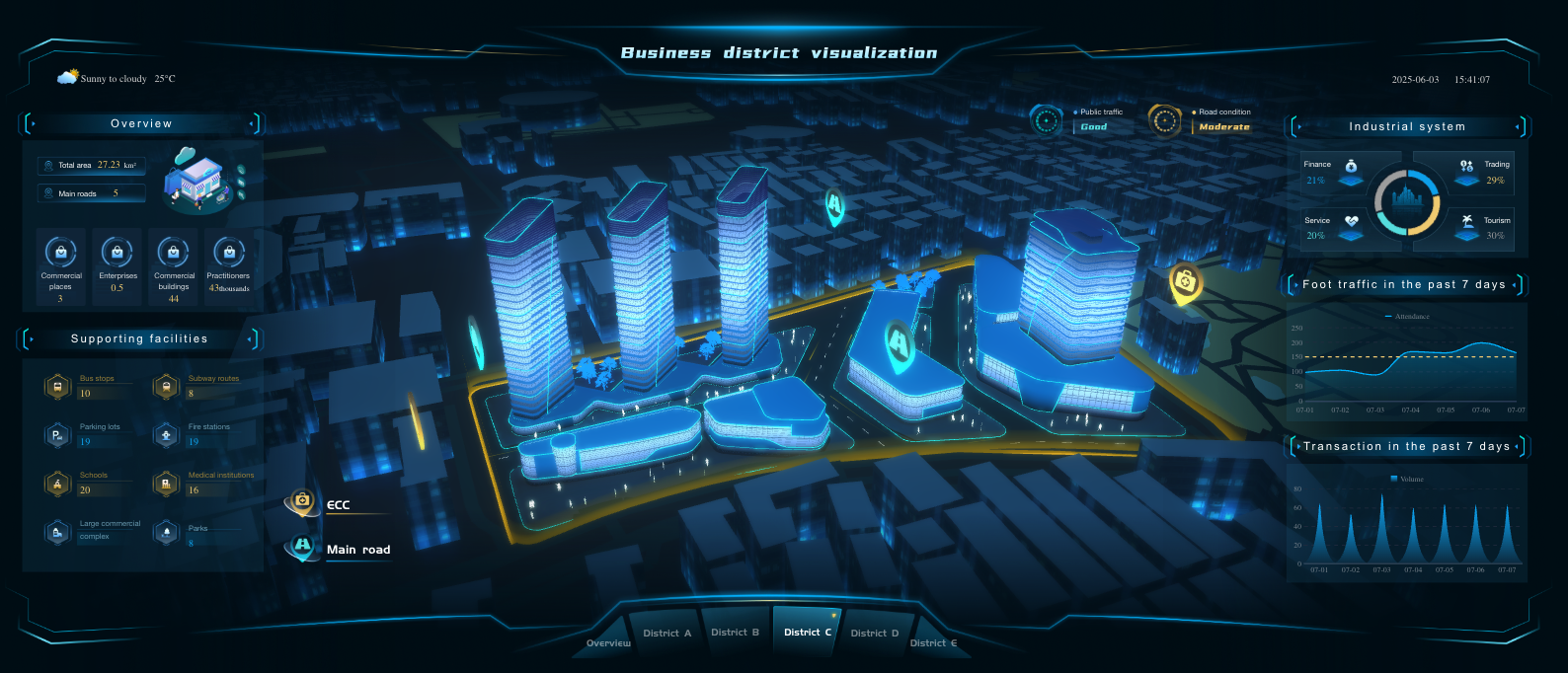Screen dimensions: 1568x673
Task: Go to the District E tab
Action: pyautogui.click(x=933, y=643)
